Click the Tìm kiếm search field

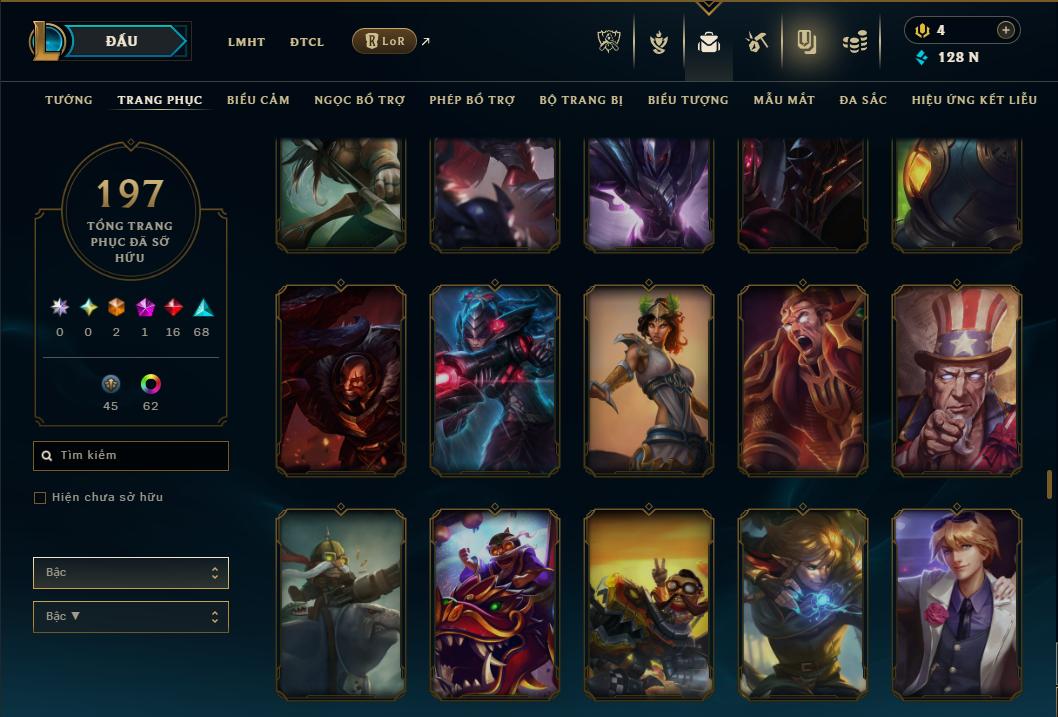point(131,456)
